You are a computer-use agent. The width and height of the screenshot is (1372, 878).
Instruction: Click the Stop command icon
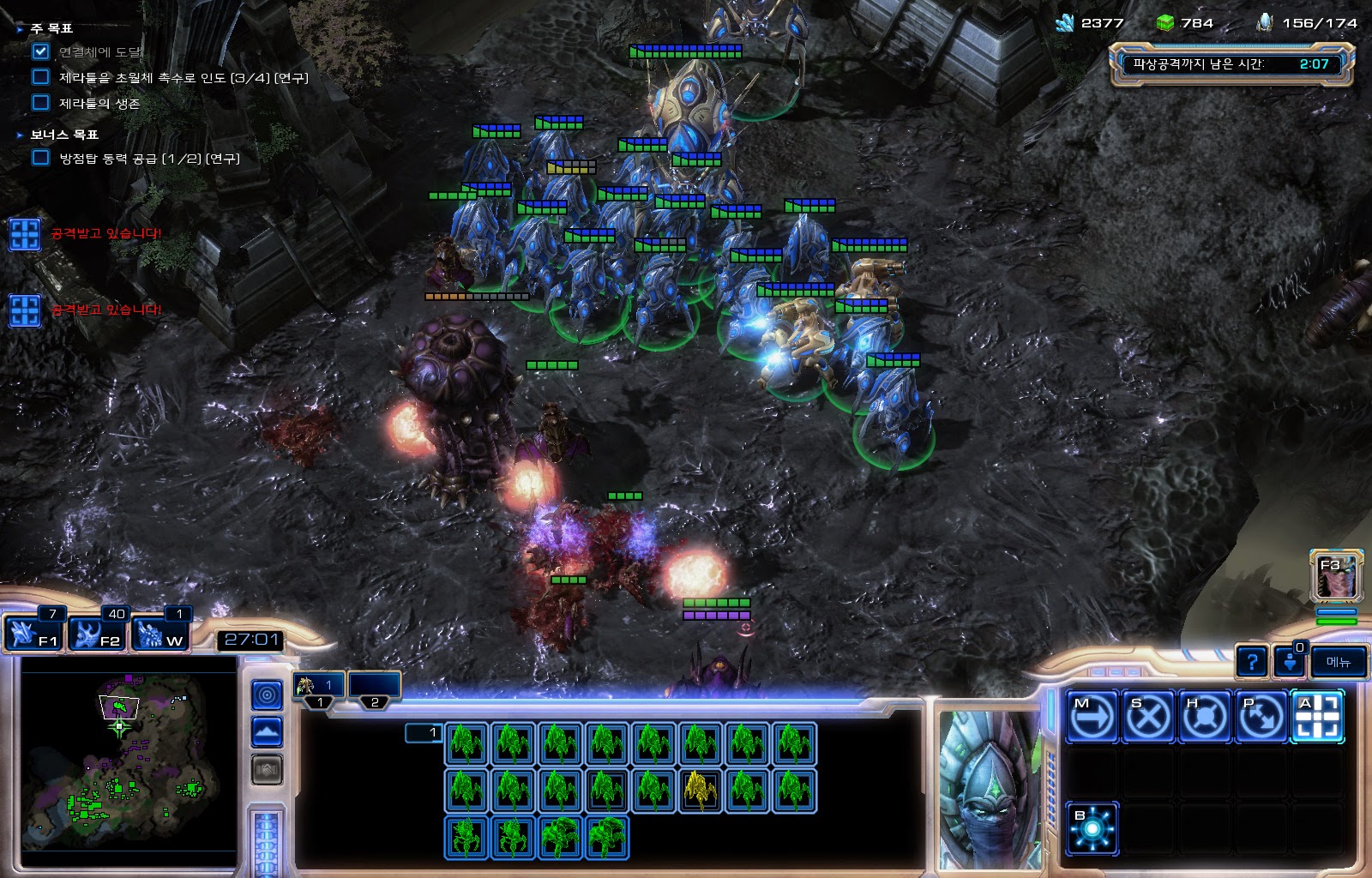pyautogui.click(x=1148, y=716)
